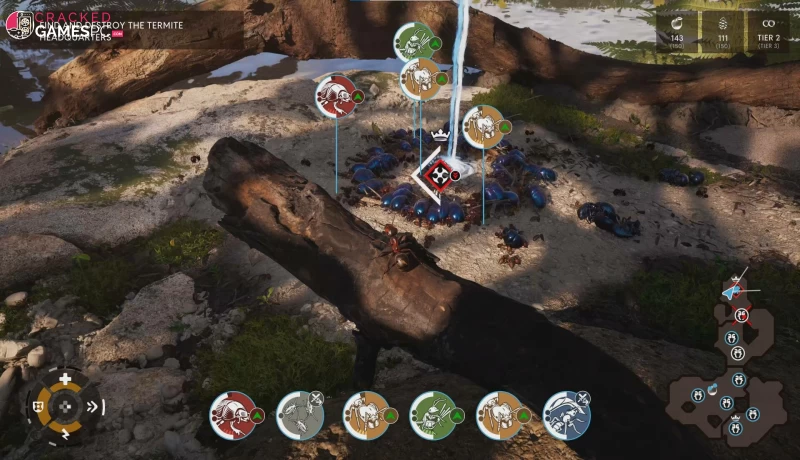The width and height of the screenshot is (800, 460).
Task: Select the greyed-out group icon in the bottom bar
Action: [297, 414]
